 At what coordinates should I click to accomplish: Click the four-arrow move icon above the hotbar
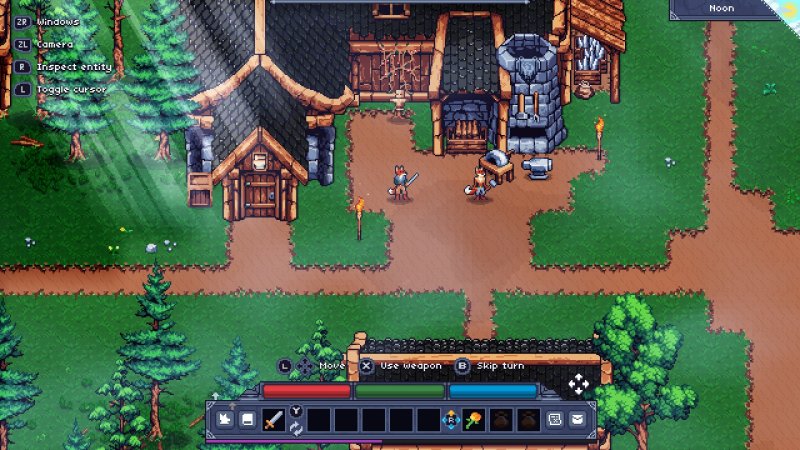tap(578, 385)
